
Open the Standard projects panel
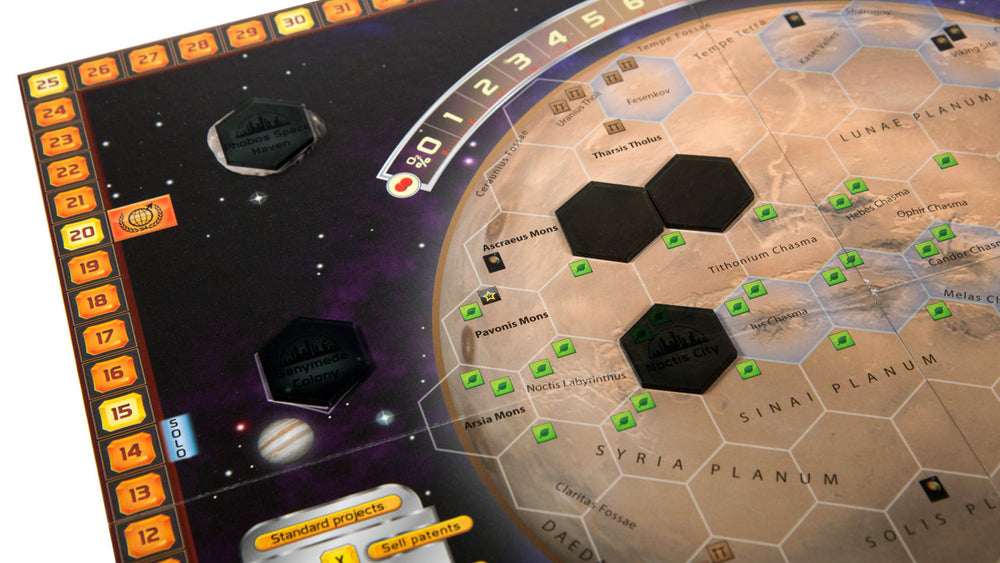tap(328, 510)
